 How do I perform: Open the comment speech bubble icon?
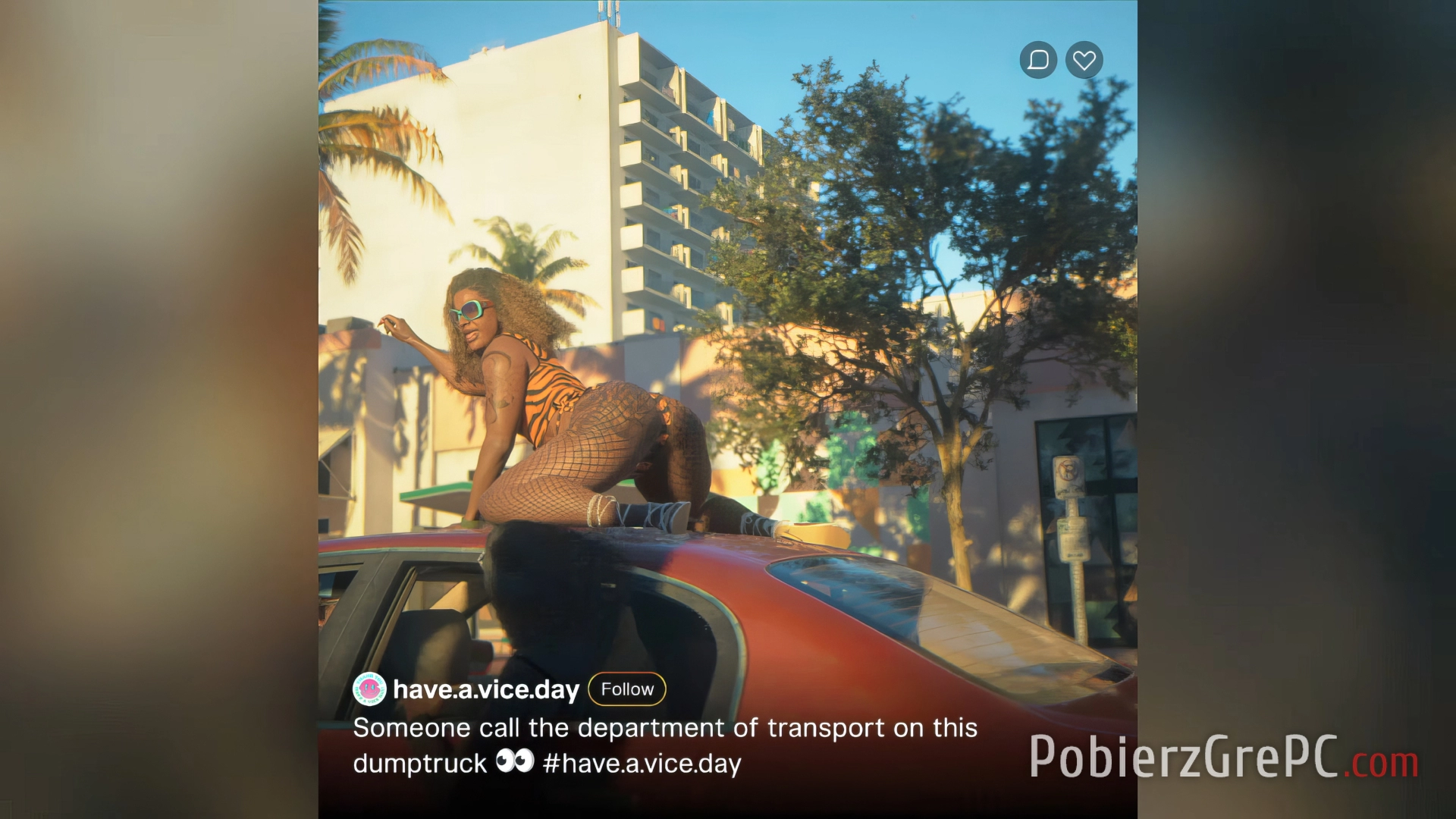[x=1038, y=60]
